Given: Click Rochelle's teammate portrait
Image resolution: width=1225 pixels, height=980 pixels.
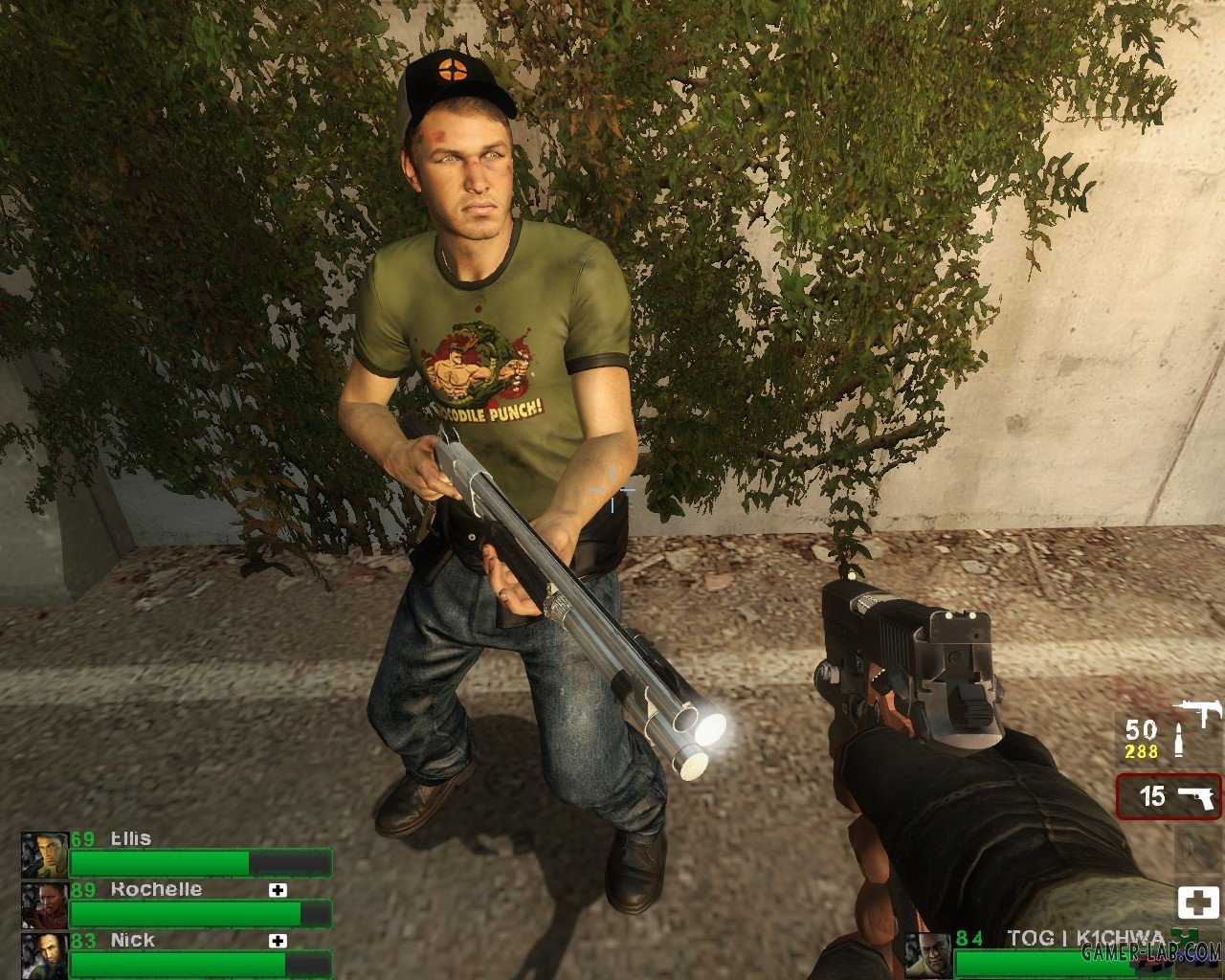Looking at the screenshot, I should 44,905.
